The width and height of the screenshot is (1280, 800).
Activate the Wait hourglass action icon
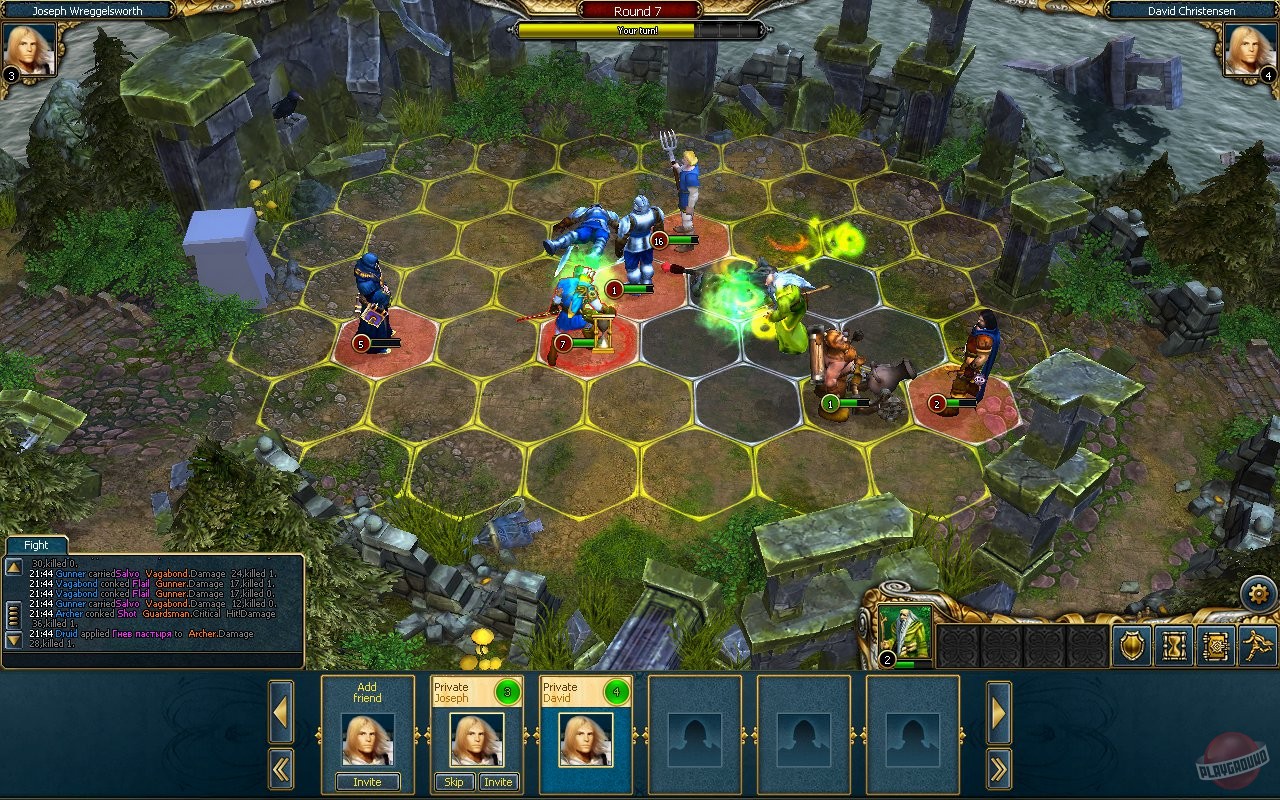1173,645
